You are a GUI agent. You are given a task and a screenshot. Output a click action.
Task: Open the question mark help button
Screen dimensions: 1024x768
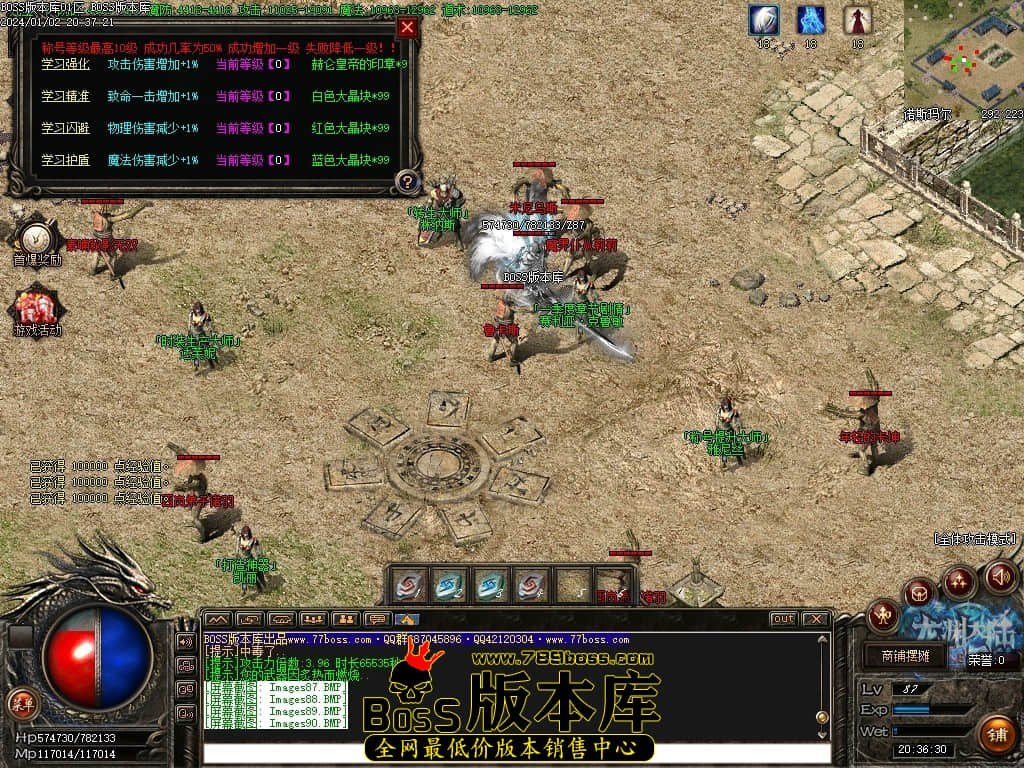point(407,181)
